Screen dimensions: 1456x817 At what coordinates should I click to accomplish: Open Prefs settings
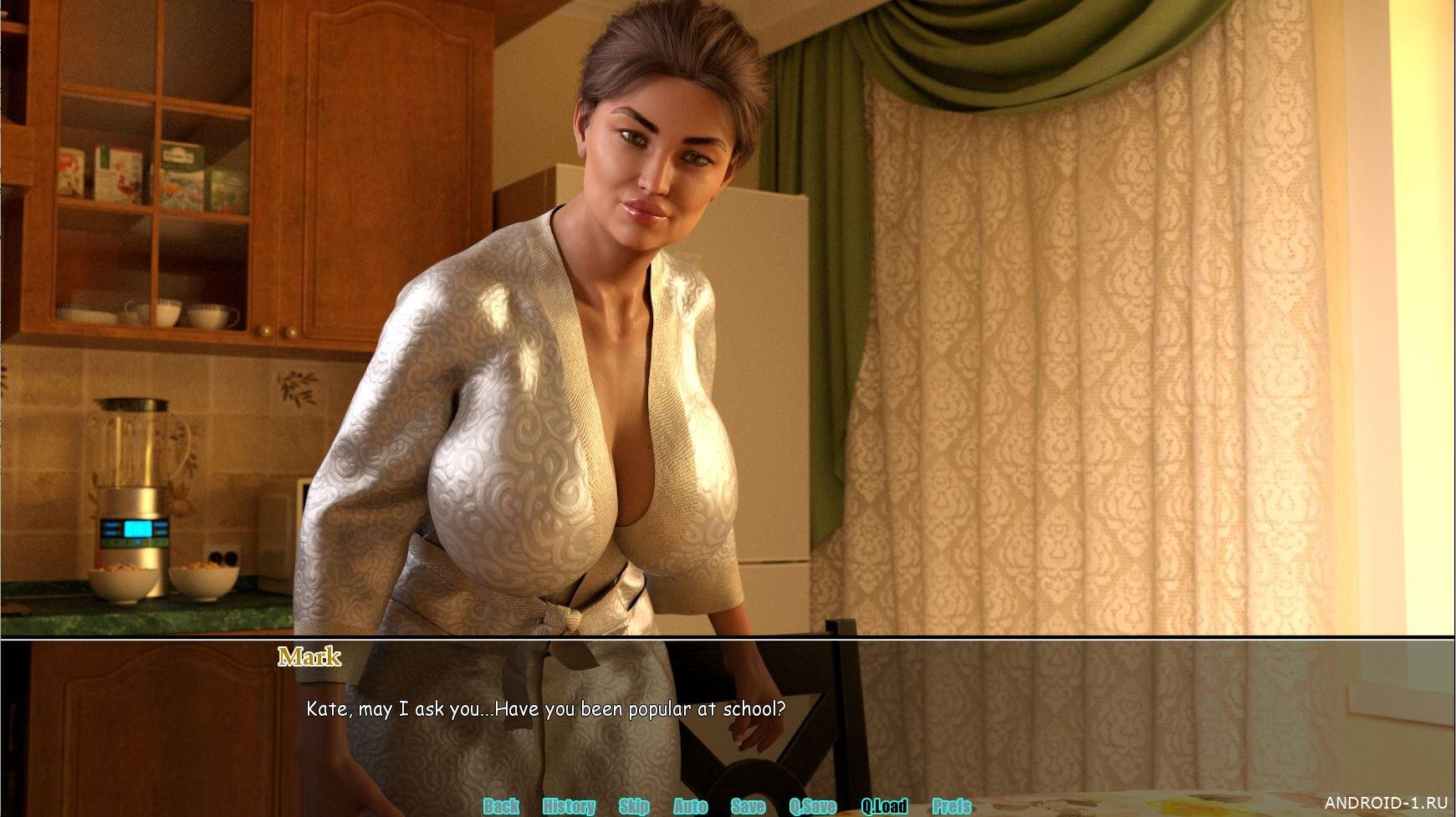[952, 806]
